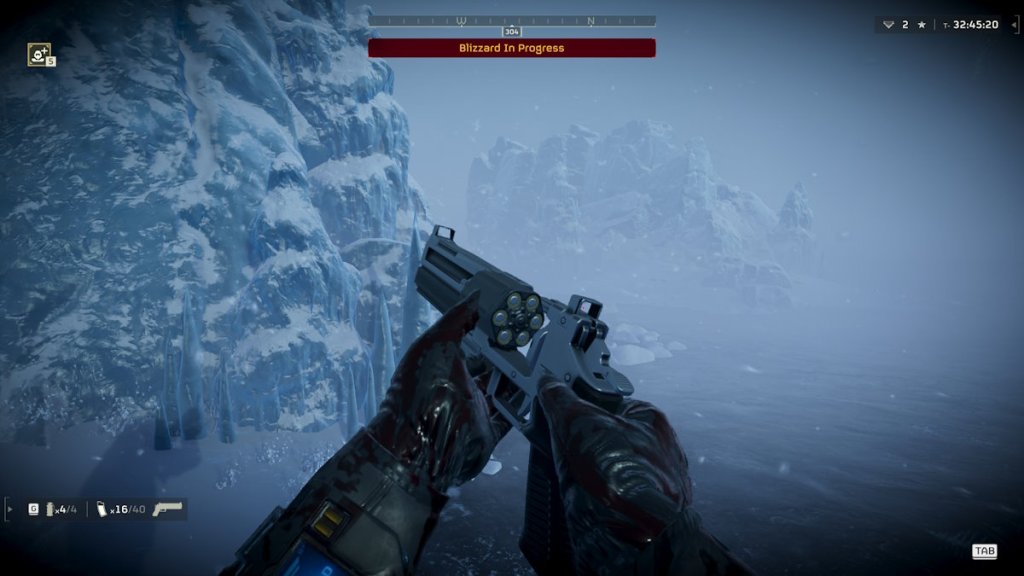This screenshot has width=1024, height=576.
Task: Click the star icon beside the 2
Action: coord(921,24)
